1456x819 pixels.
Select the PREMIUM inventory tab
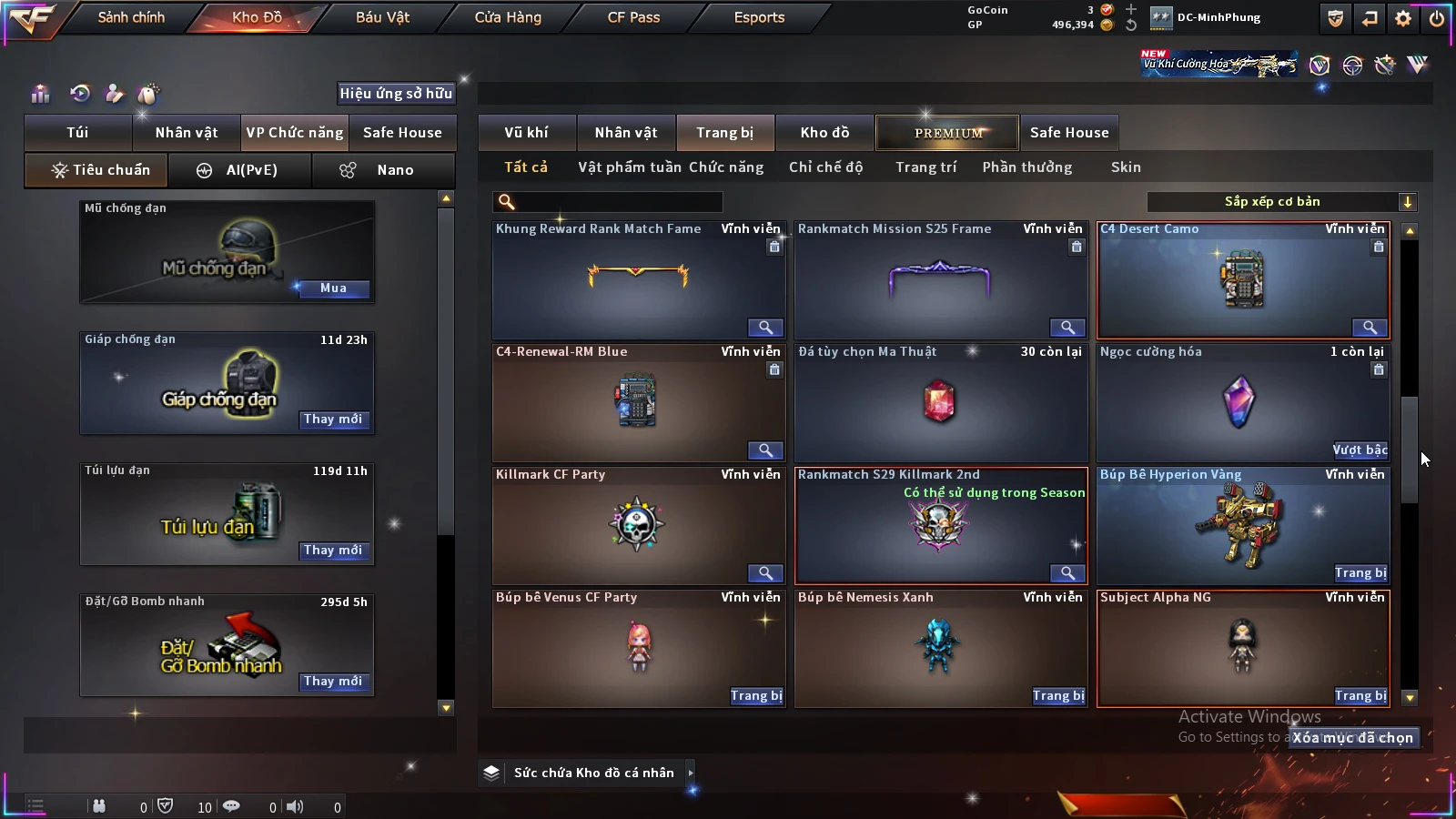click(947, 133)
